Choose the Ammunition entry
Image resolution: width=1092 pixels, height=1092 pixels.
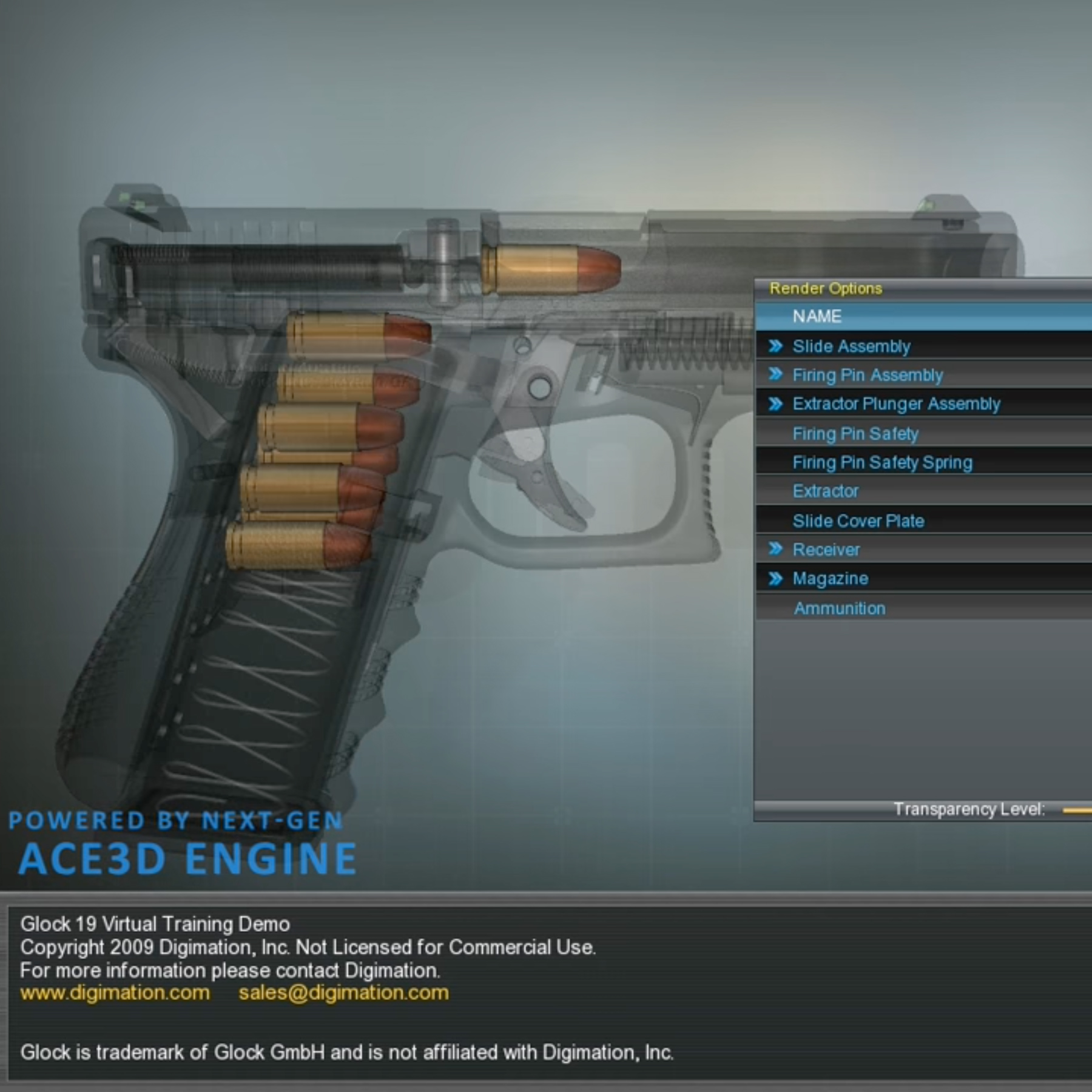pos(840,608)
